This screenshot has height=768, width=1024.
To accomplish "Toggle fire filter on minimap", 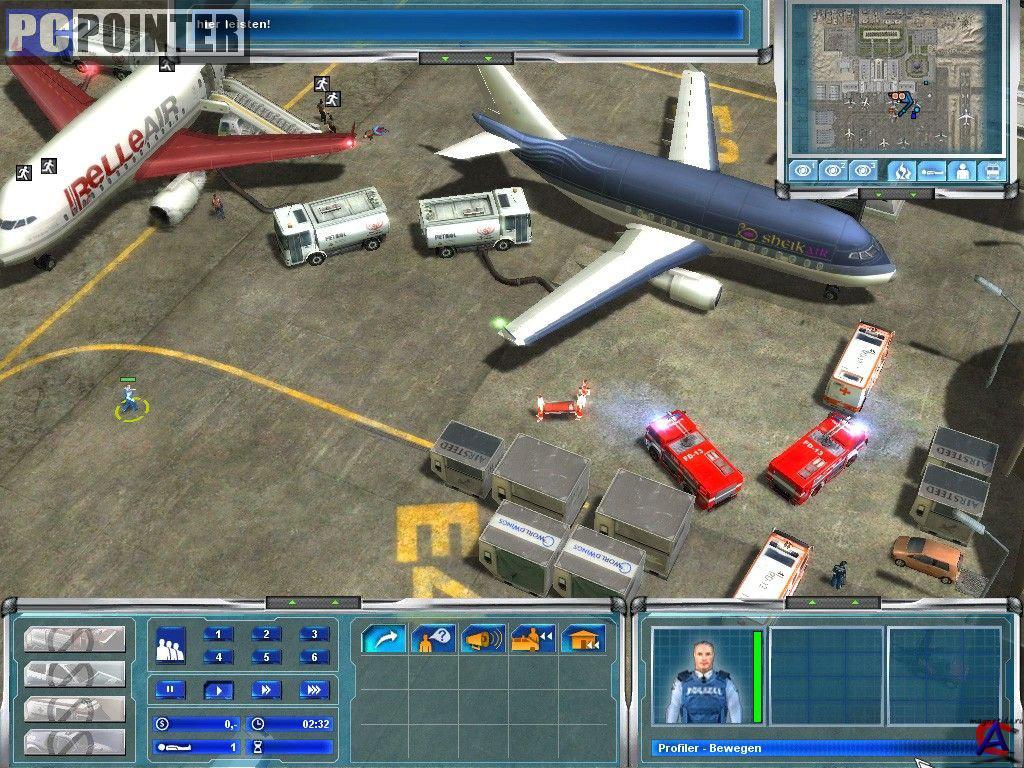I will click(x=901, y=170).
